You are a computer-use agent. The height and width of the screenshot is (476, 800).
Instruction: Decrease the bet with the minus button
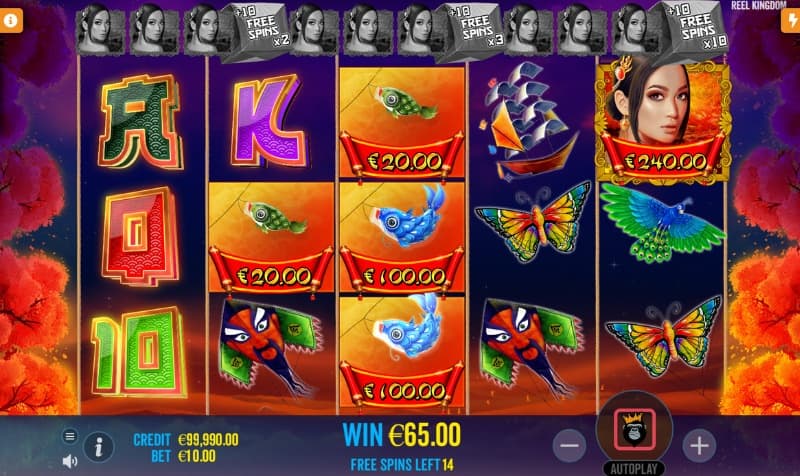(x=570, y=444)
